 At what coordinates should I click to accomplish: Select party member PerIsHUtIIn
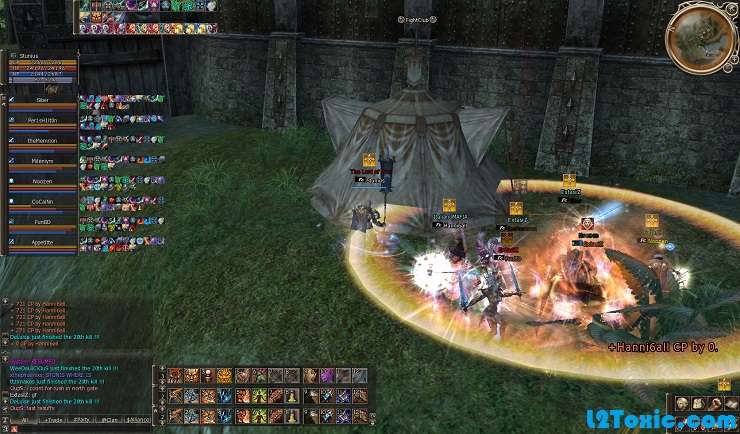point(42,120)
